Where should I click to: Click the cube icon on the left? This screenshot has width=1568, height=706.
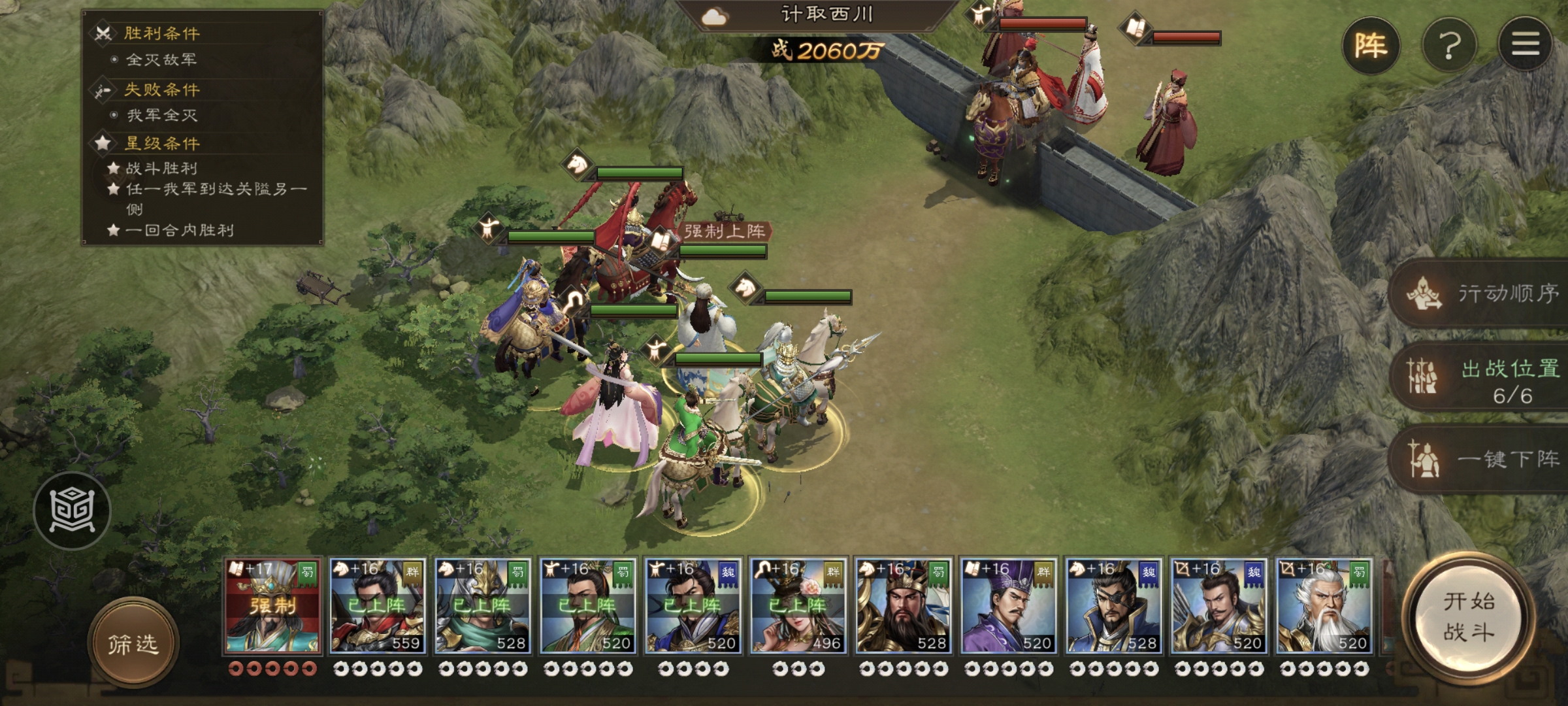click(72, 510)
